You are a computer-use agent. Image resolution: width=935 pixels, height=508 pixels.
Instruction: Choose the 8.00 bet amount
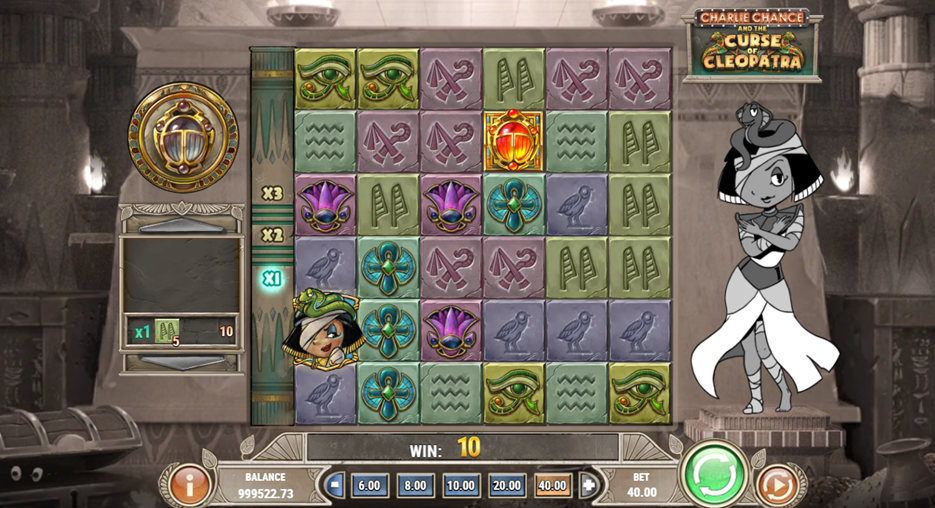[x=415, y=486]
